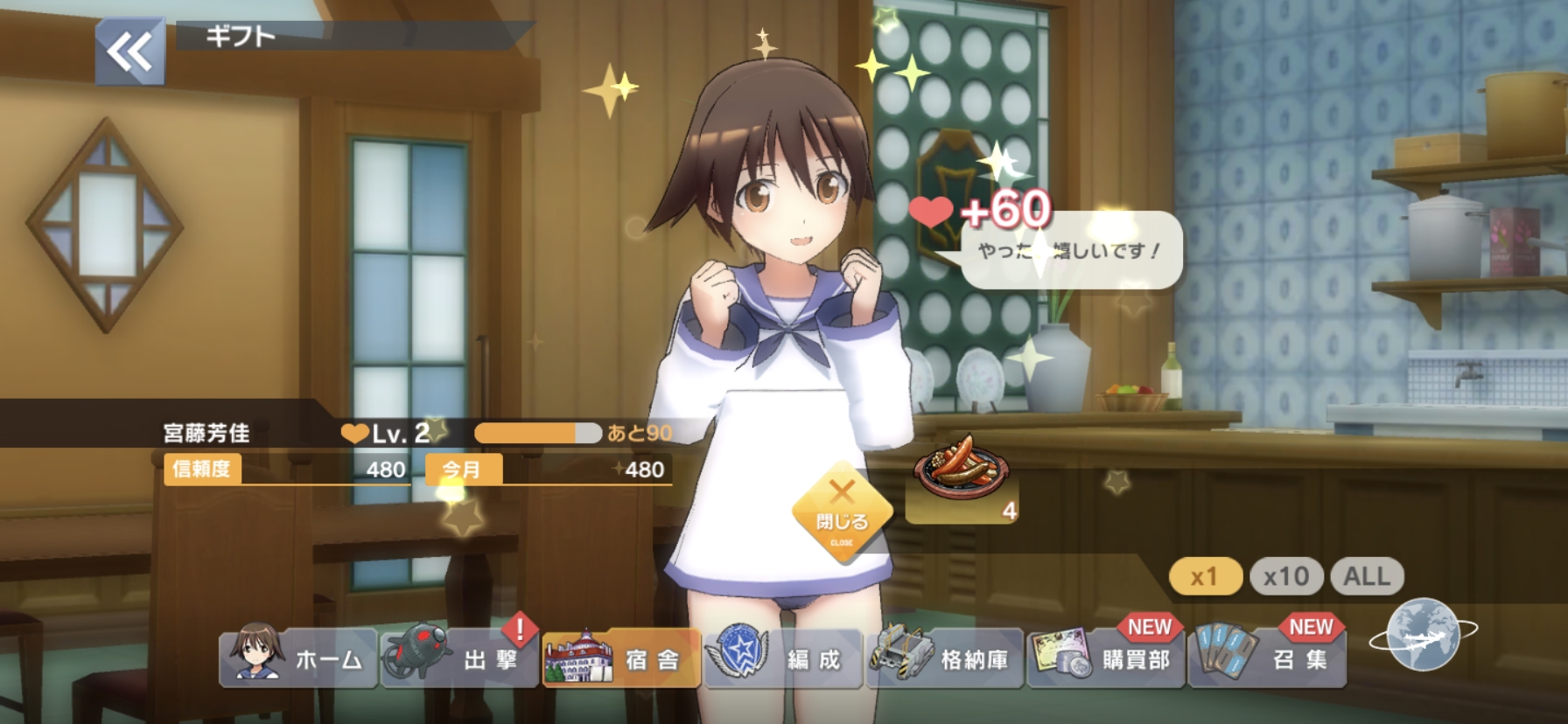Choose the ALL gift quantity option
Screen dimensions: 1568x724
[x=1367, y=577]
